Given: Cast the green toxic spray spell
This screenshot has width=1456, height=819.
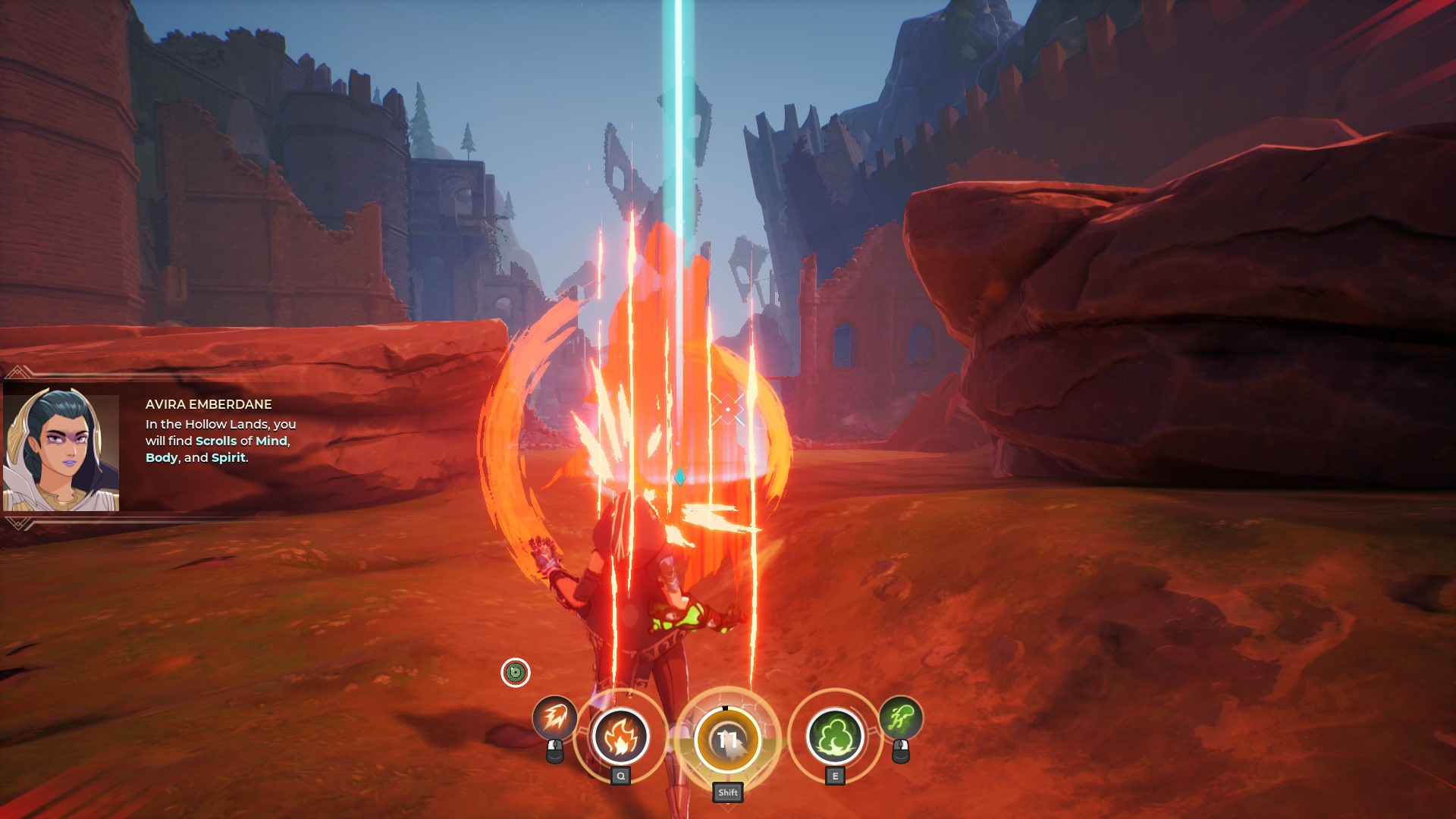Looking at the screenshot, I should pos(900,717).
